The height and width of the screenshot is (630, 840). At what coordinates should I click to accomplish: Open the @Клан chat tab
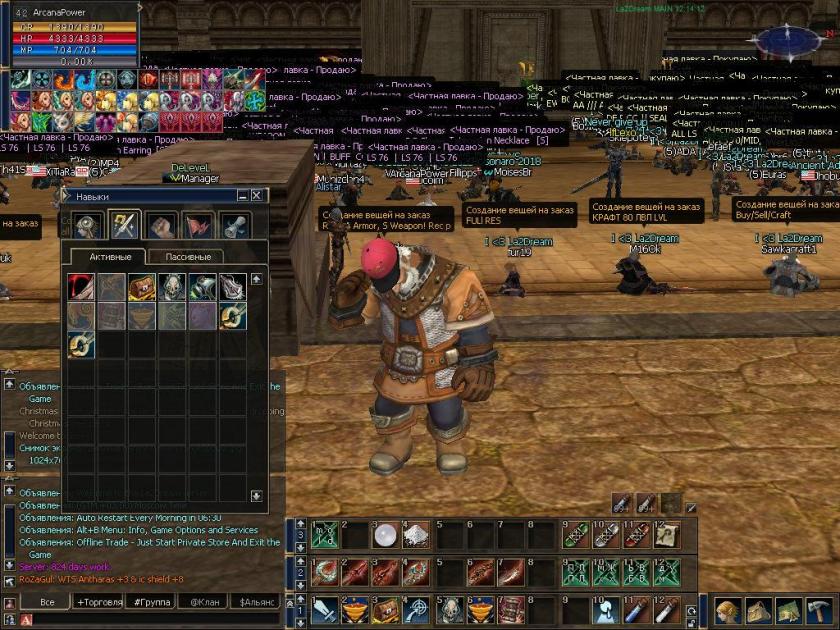point(203,602)
